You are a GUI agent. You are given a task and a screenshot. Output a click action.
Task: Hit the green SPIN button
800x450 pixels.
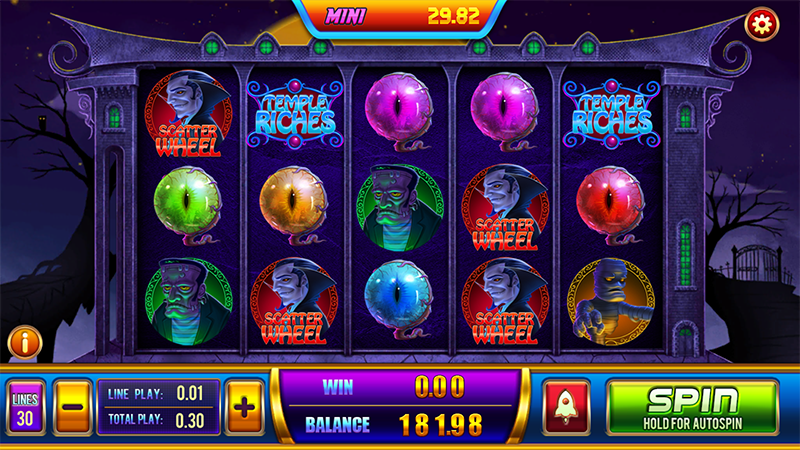(692, 407)
